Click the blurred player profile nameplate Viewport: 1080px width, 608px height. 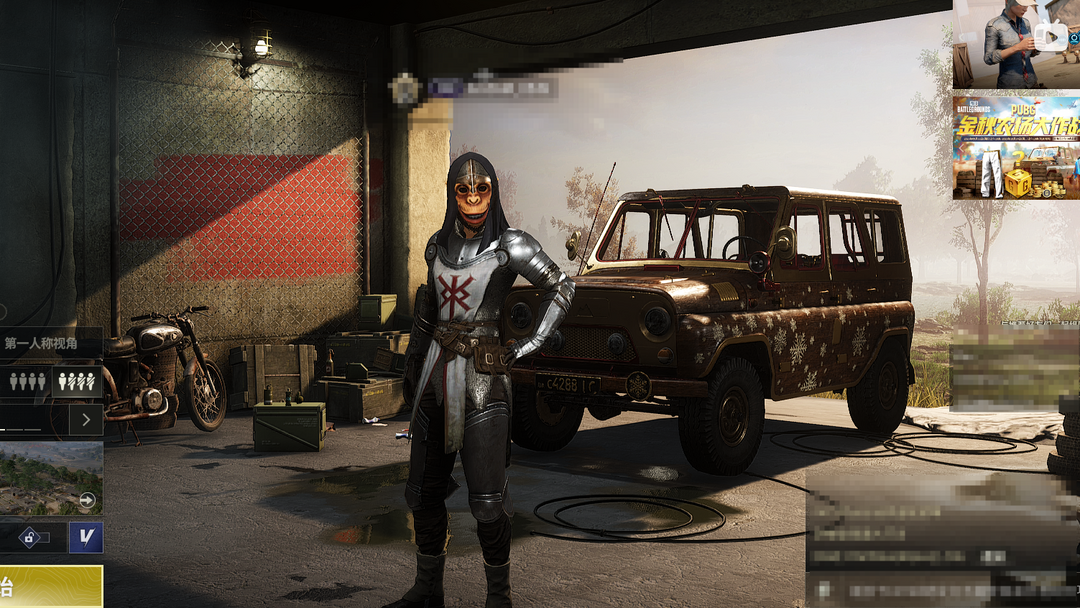point(478,88)
